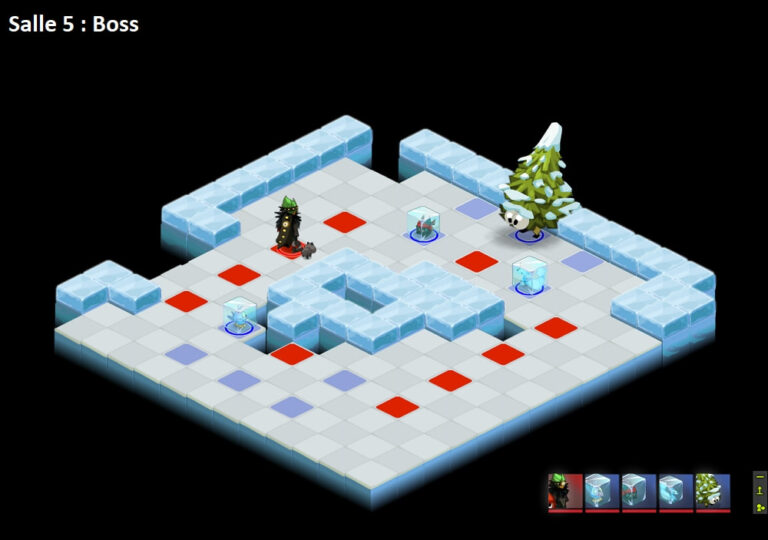Select the ice cube portrait containing red creature

point(639,491)
